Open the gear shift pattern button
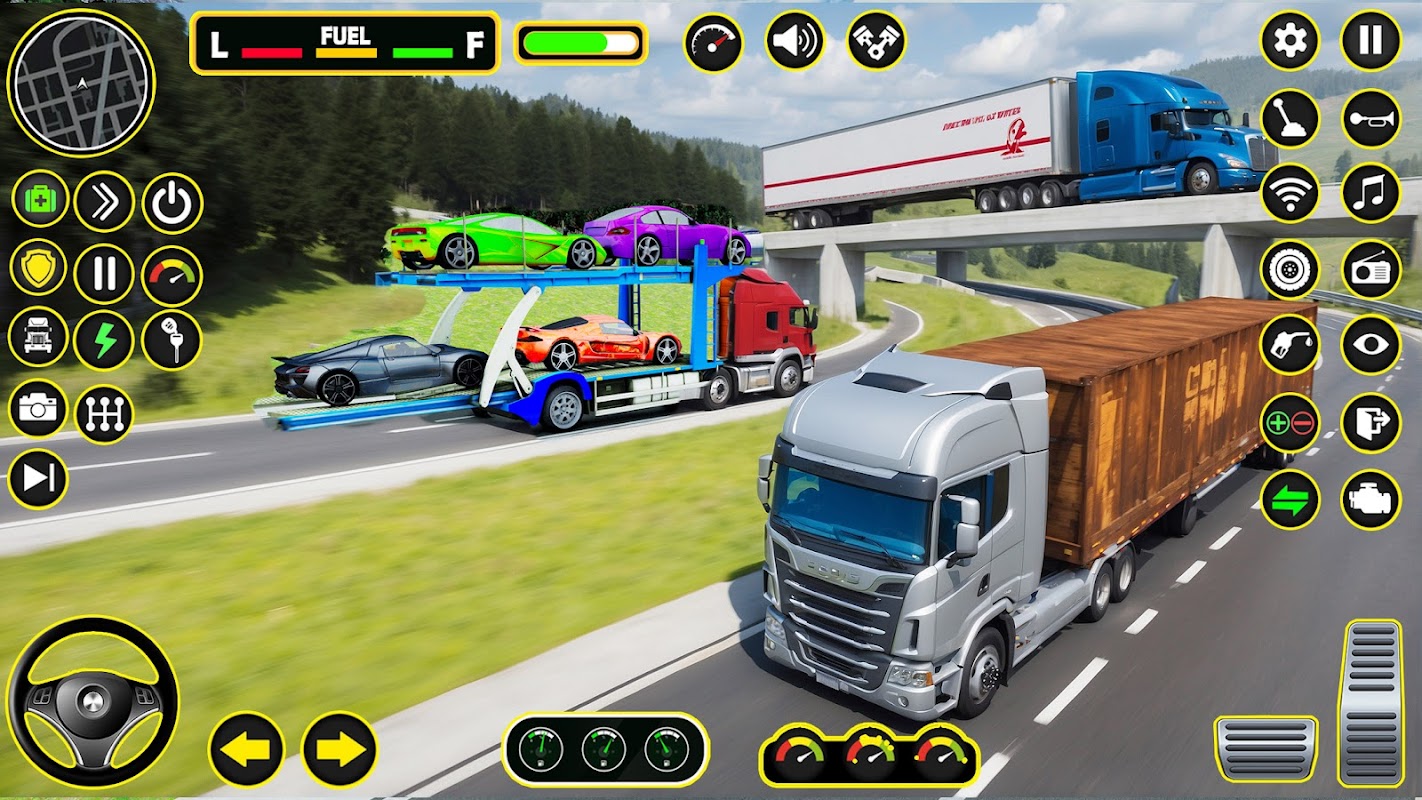The width and height of the screenshot is (1422, 800). (104, 414)
